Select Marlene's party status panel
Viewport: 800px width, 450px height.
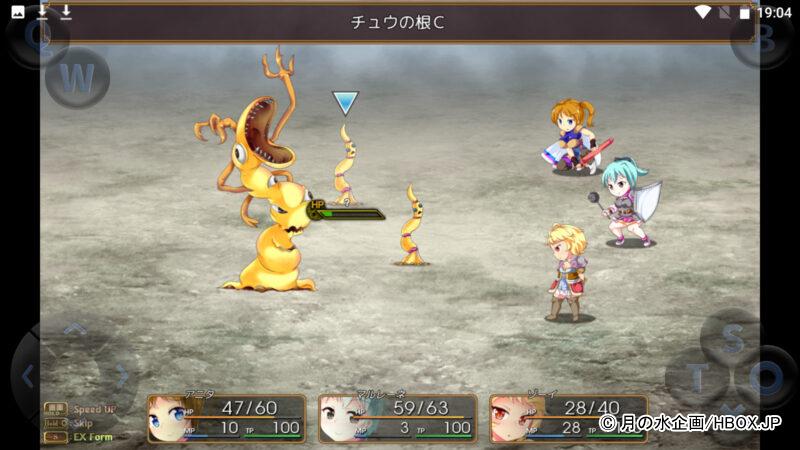397,417
